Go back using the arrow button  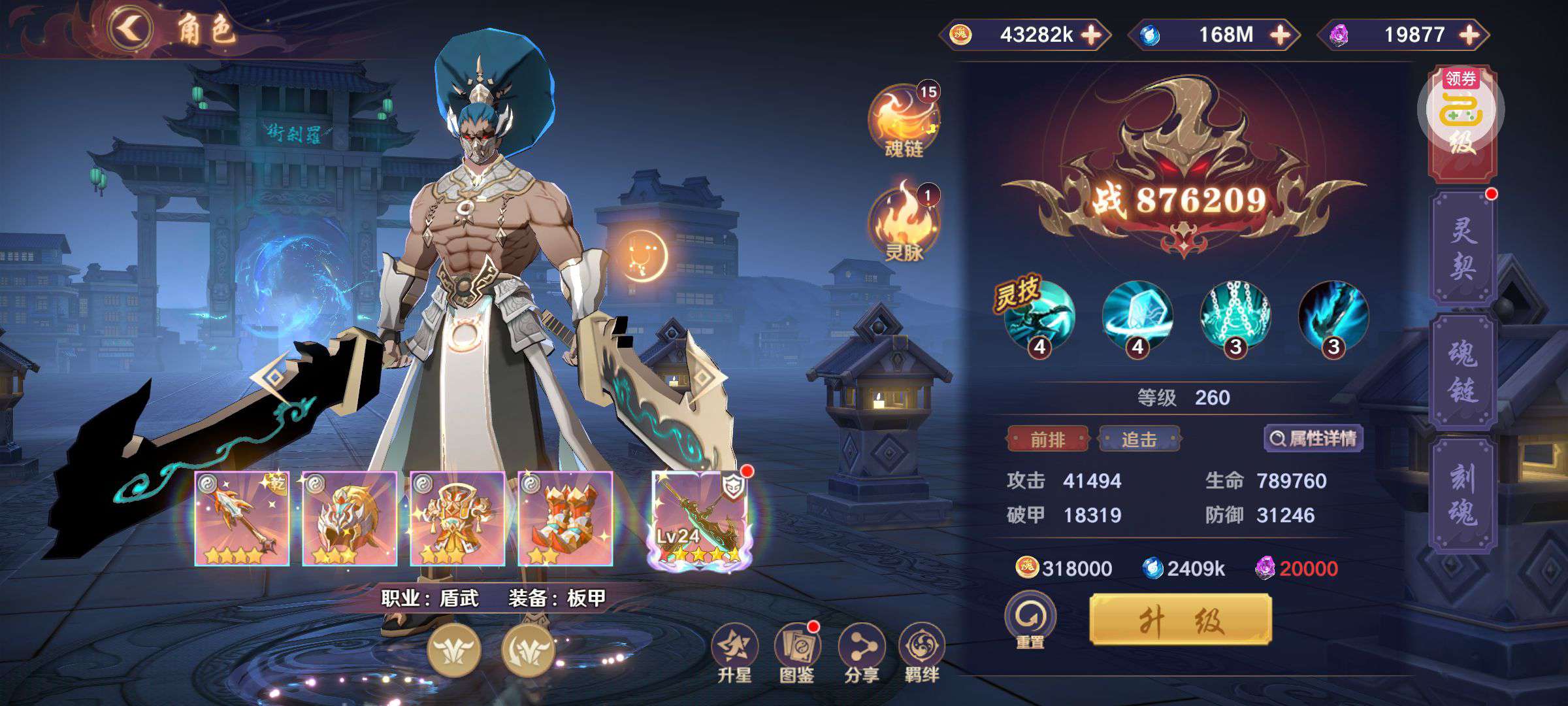click(131, 29)
